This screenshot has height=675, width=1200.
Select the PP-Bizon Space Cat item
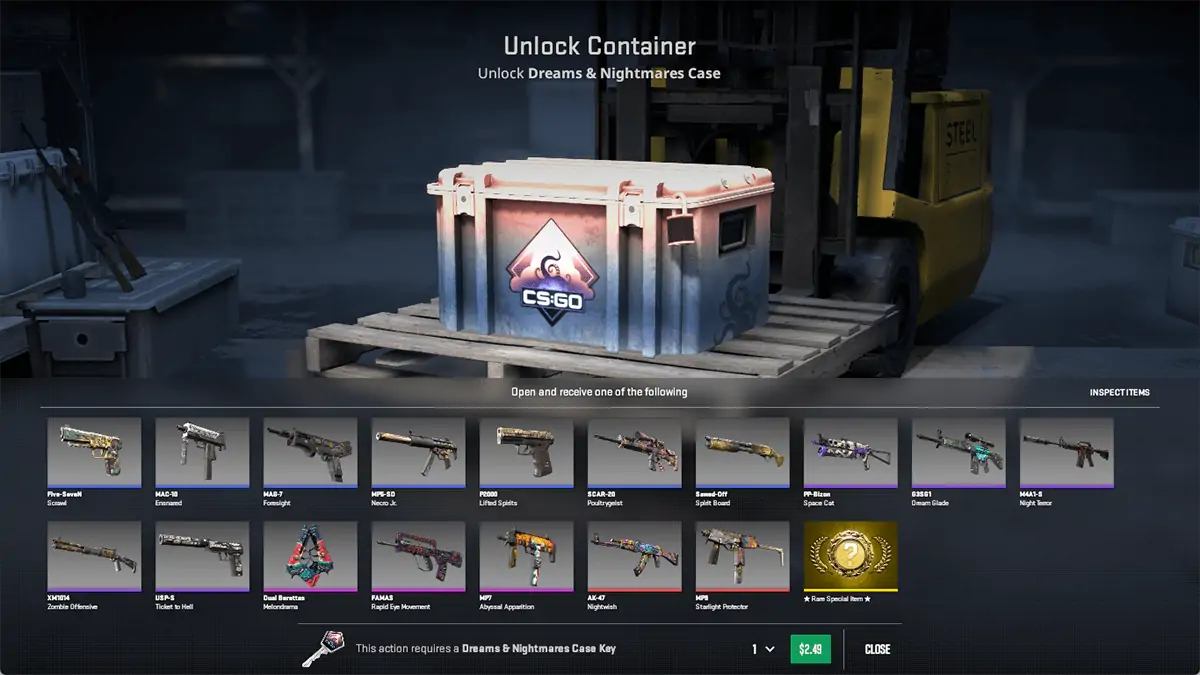click(850, 452)
